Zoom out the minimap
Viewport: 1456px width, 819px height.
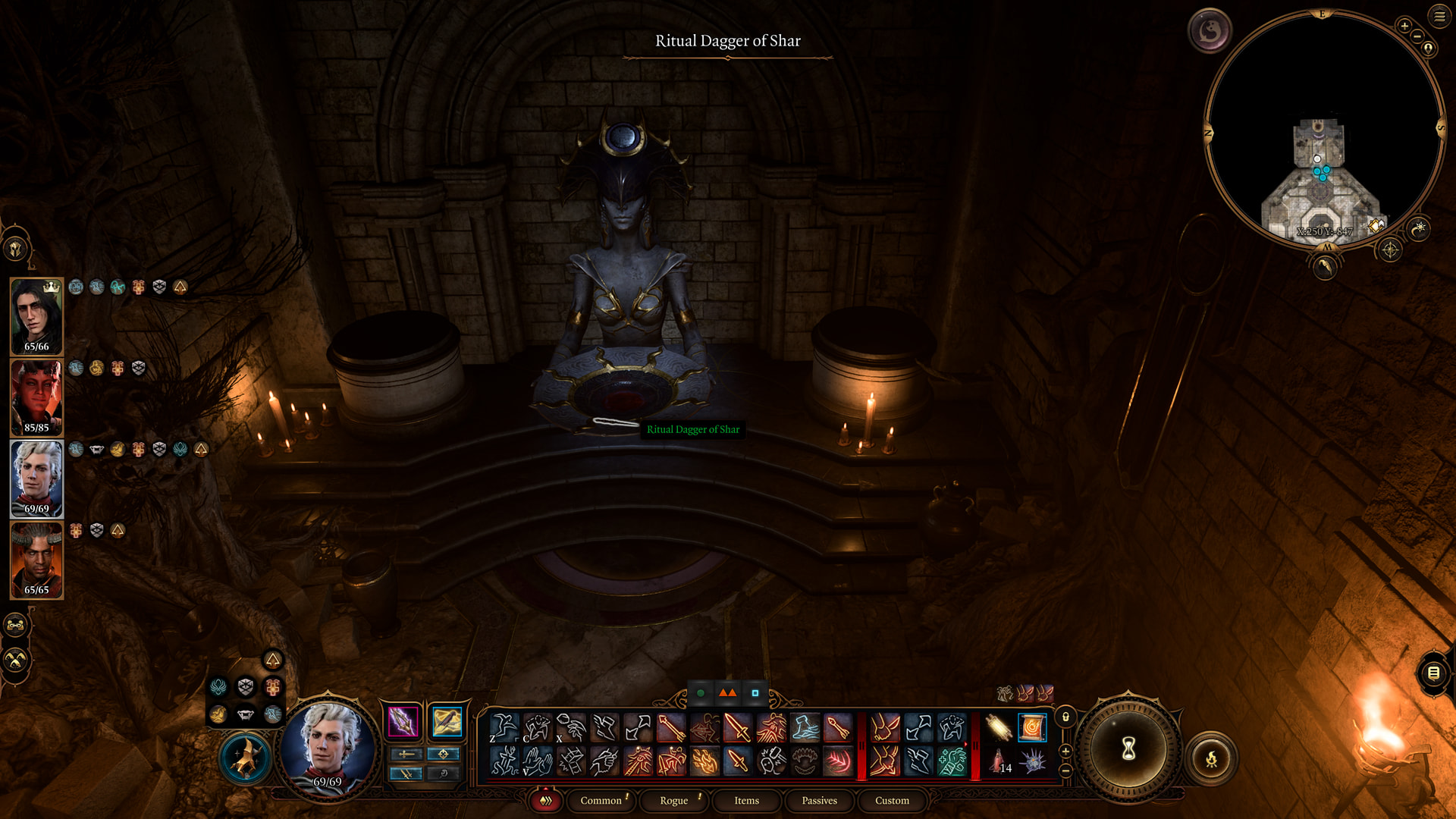[1417, 36]
